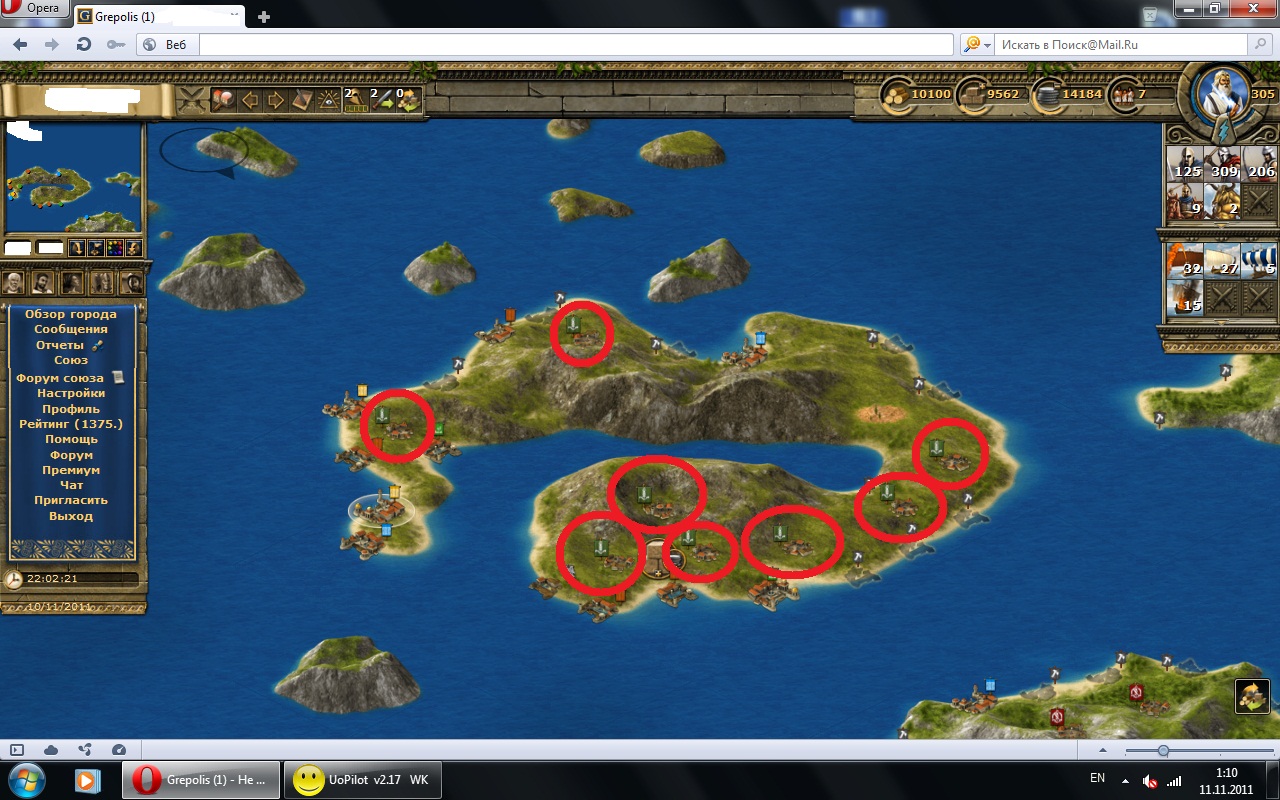This screenshot has height=800, width=1280.
Task: Open the Премиум menu entry
Action: 70,470
